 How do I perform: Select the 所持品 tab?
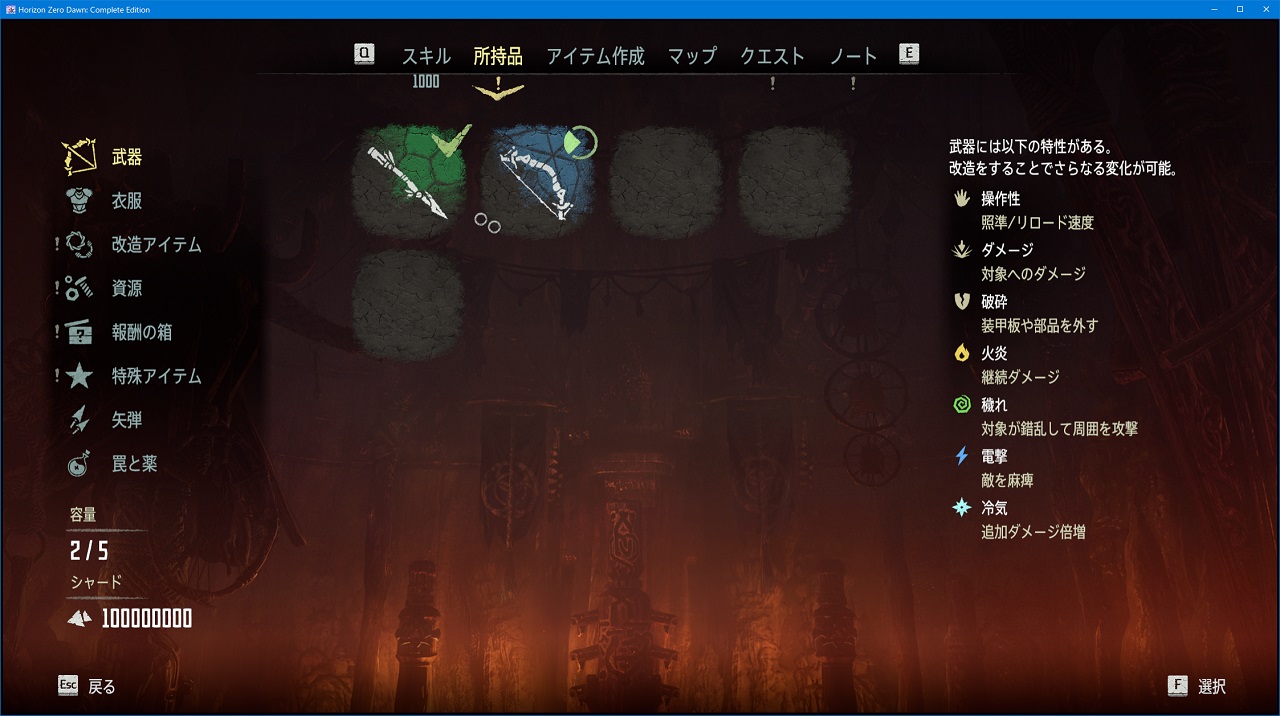498,56
